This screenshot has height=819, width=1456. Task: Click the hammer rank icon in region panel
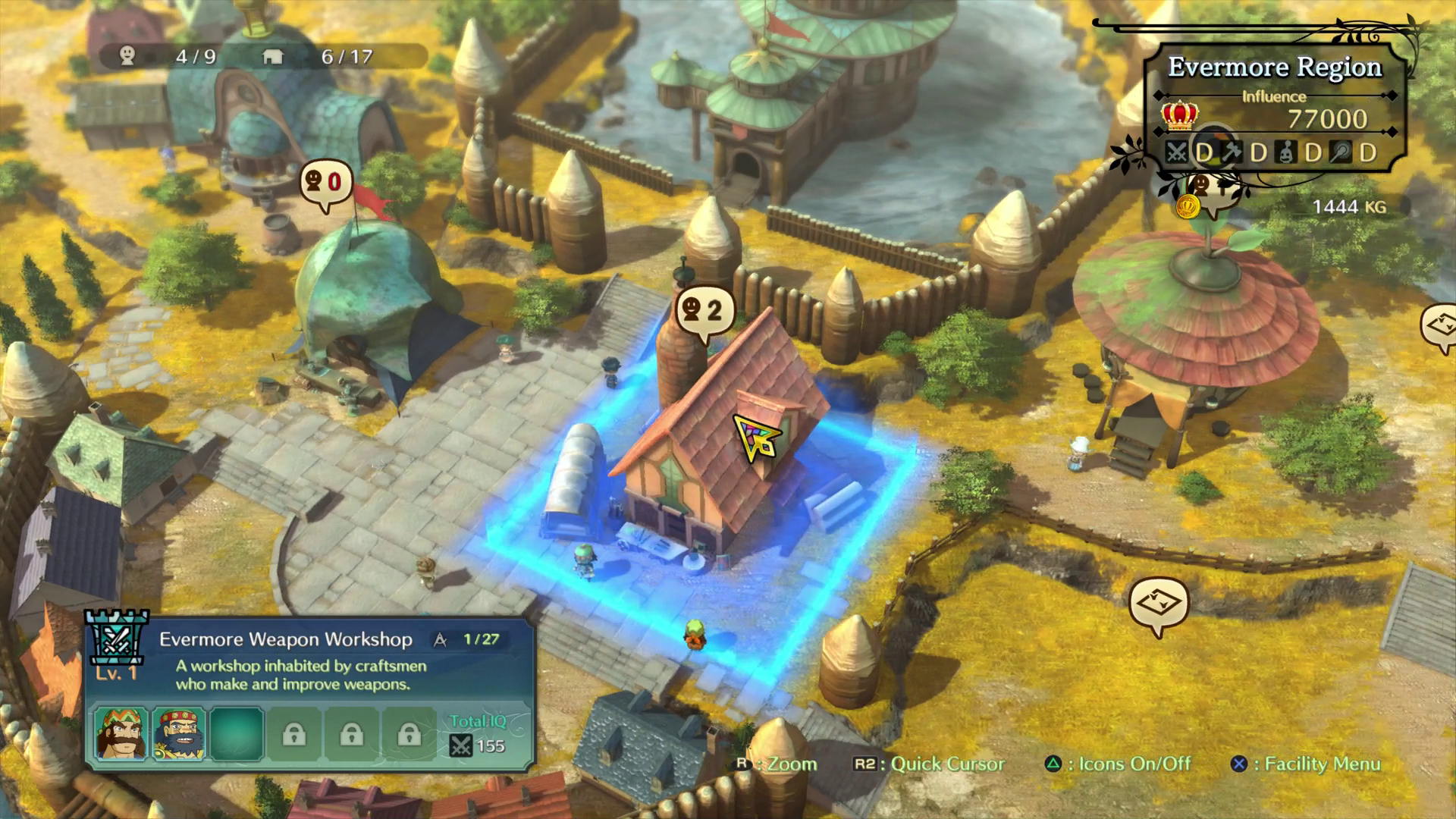click(1232, 153)
